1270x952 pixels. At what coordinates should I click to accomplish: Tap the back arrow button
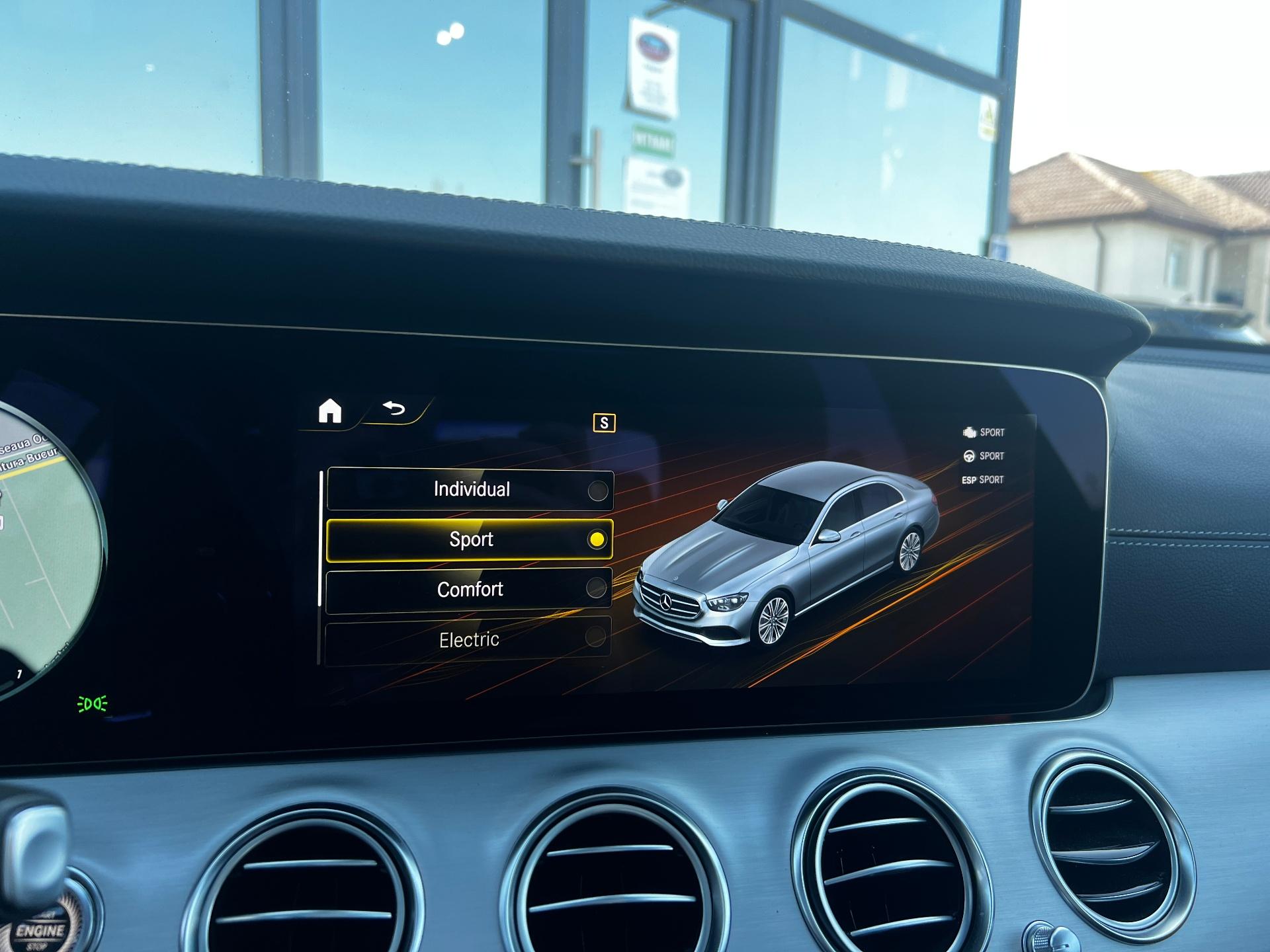click(x=394, y=409)
